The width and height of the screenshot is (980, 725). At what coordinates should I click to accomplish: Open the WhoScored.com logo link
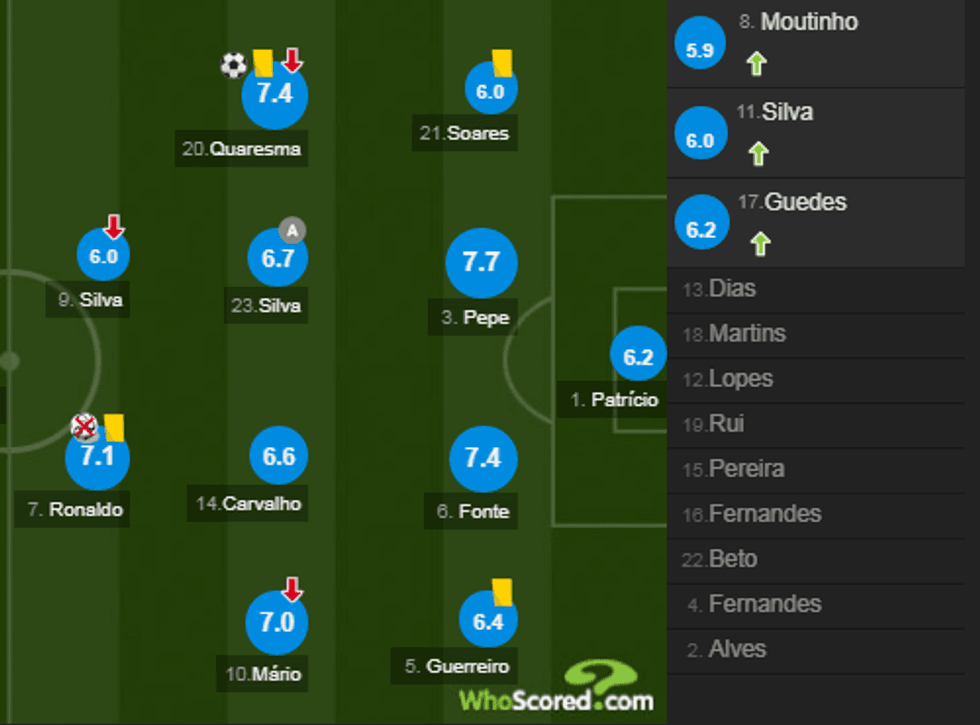pos(556,689)
